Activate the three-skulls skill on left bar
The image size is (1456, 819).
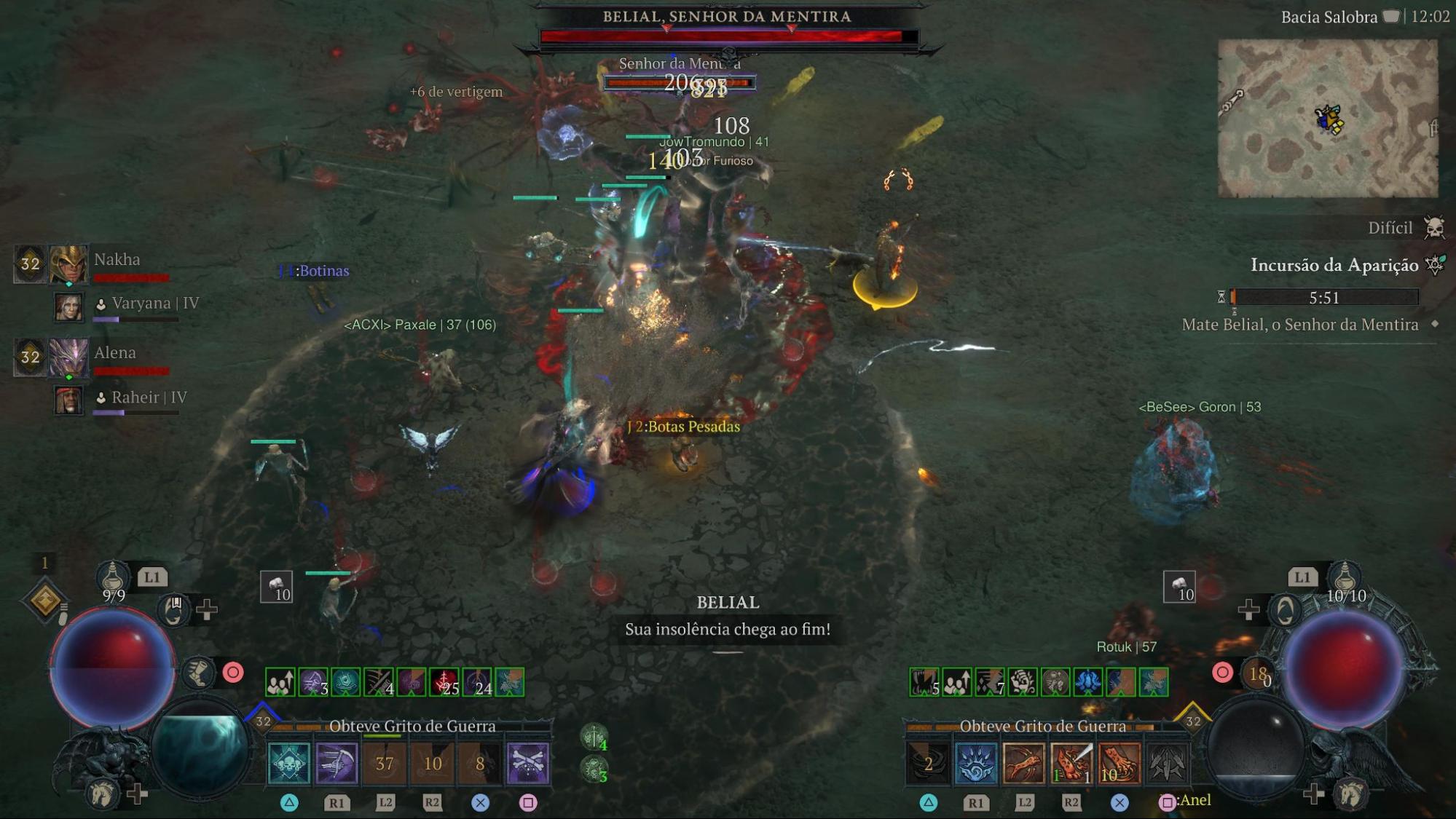(289, 763)
